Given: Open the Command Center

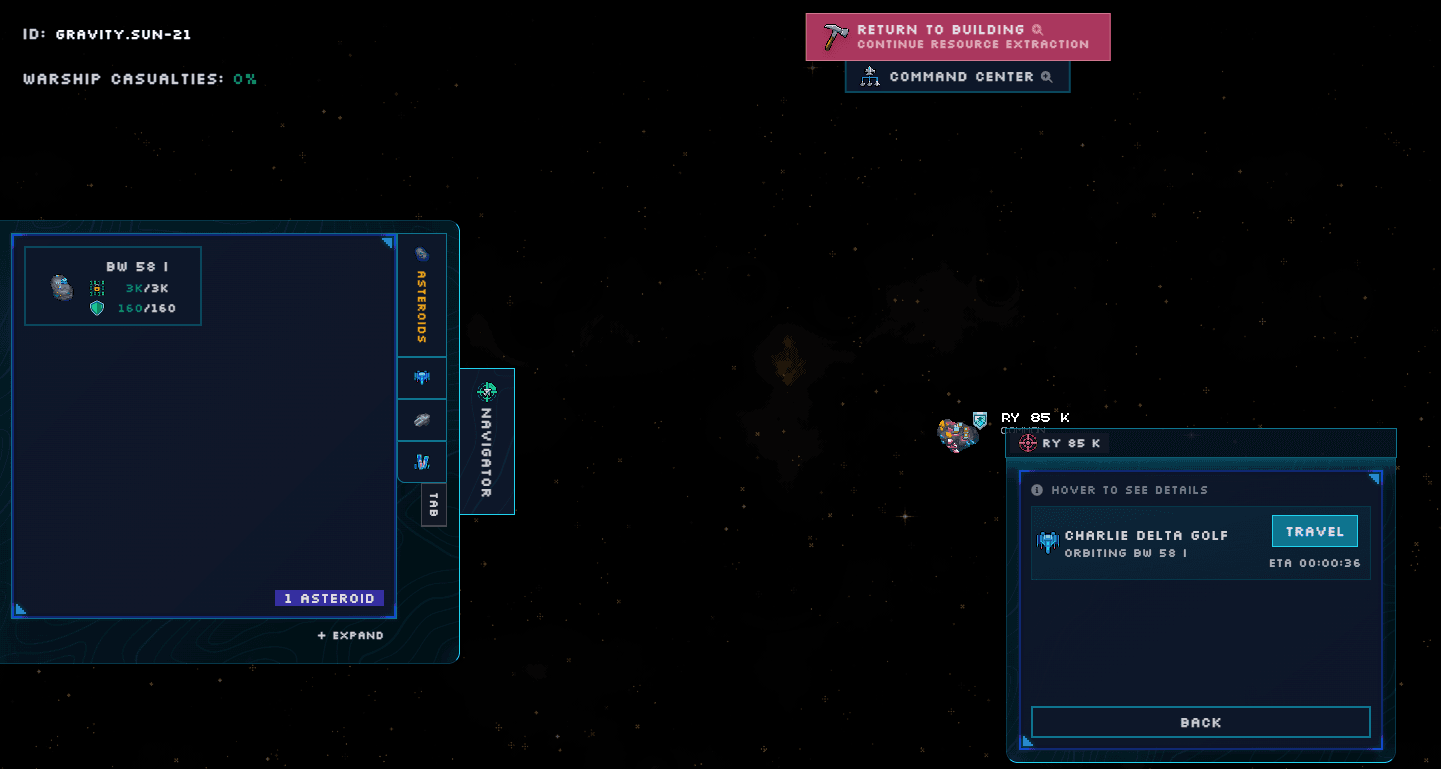Looking at the screenshot, I should tap(957, 77).
